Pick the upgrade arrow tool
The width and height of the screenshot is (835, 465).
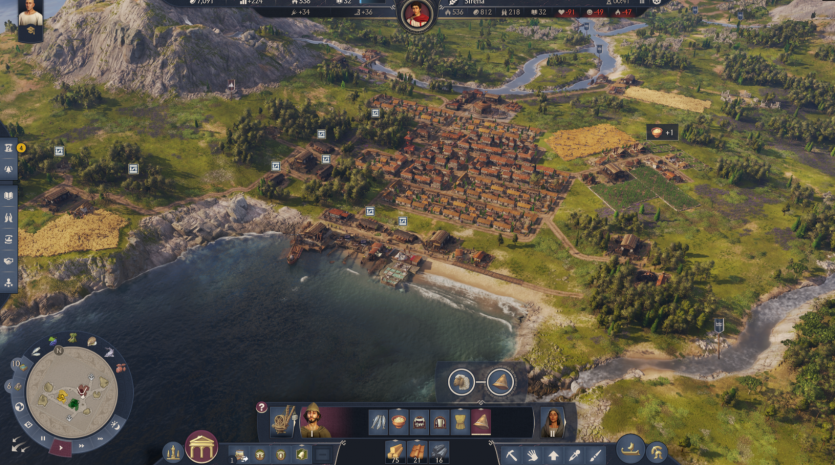tap(553, 455)
